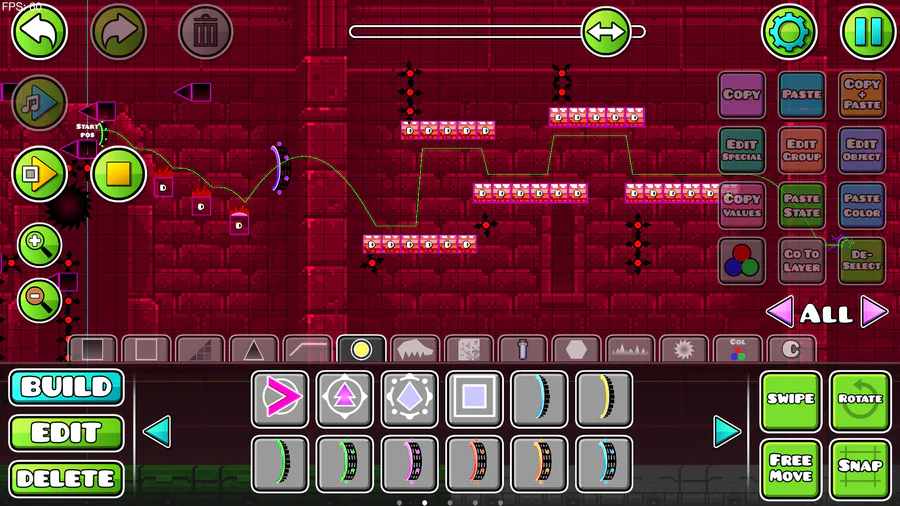Enable Free Move
Screen dimensions: 900x506
coord(790,467)
